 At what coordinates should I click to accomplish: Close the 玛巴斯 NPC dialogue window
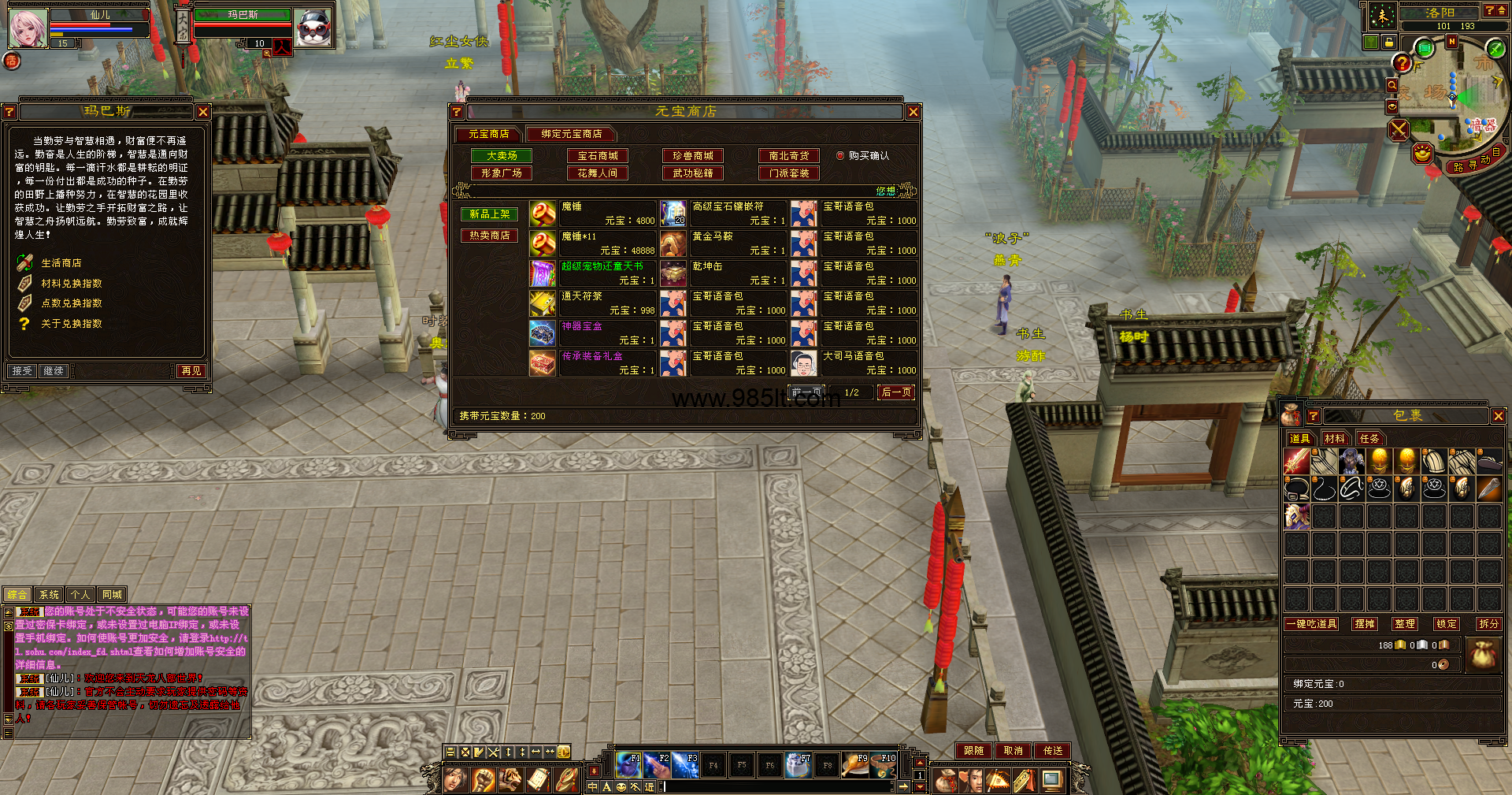(x=203, y=113)
